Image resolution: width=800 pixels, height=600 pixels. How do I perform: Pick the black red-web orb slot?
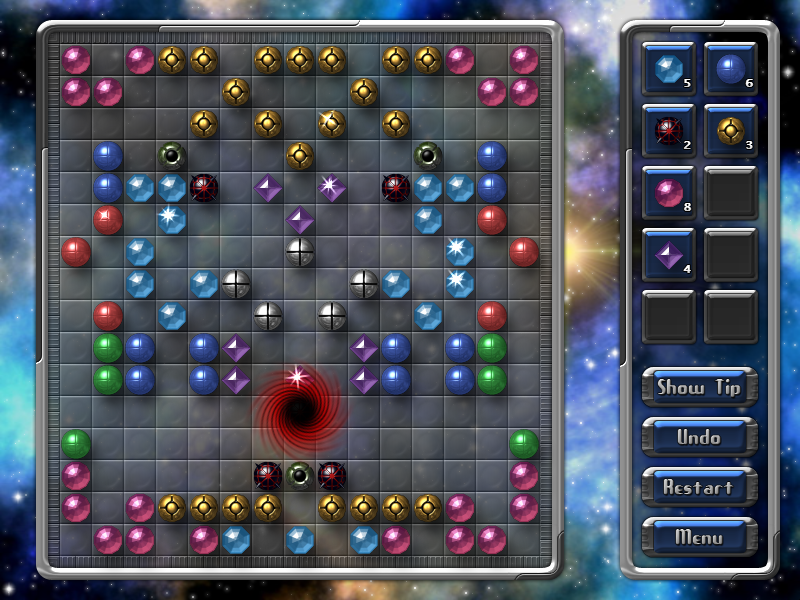[669, 130]
